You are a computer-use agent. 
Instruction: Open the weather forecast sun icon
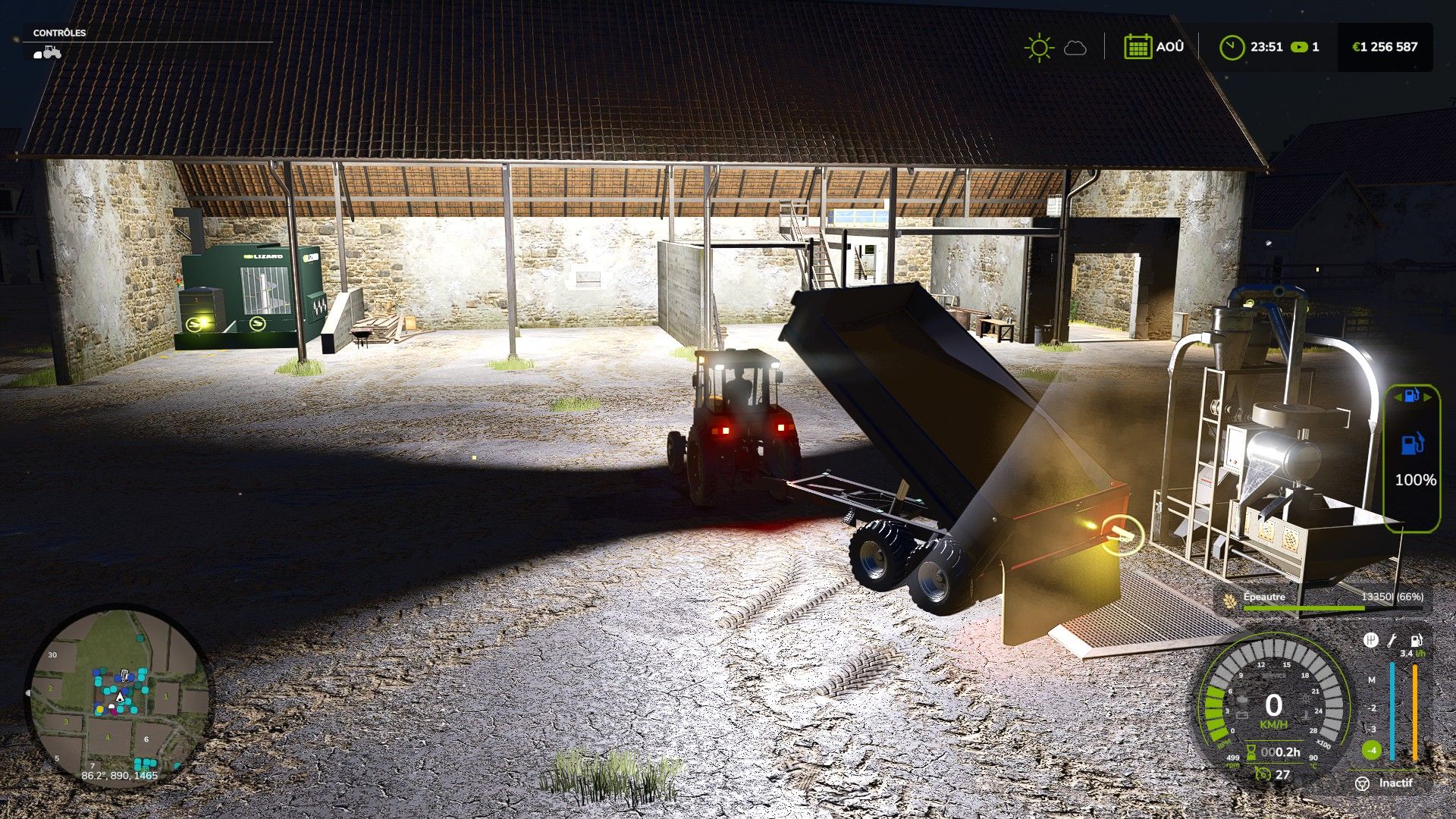coord(1038,47)
